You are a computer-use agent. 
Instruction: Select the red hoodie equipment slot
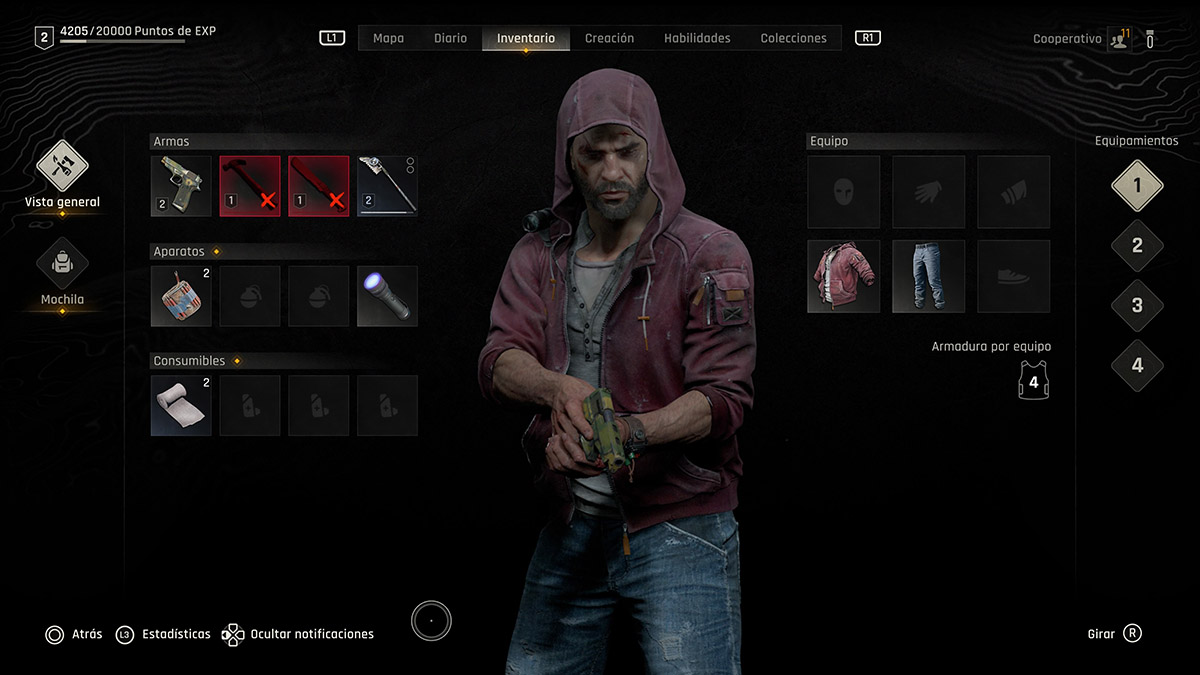pyautogui.click(x=844, y=276)
